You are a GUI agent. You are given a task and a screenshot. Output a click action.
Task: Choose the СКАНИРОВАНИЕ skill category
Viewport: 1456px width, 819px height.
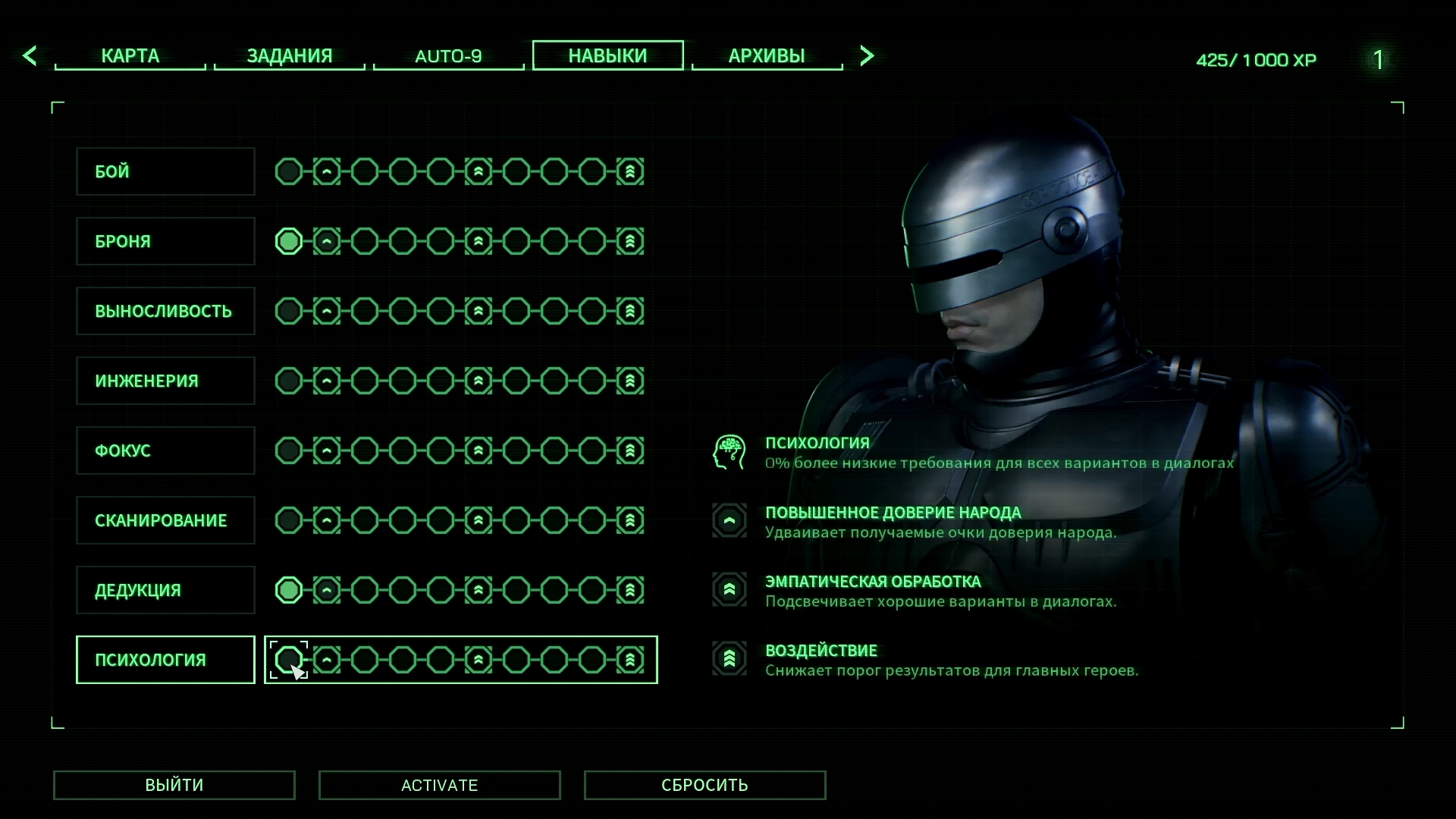point(165,520)
